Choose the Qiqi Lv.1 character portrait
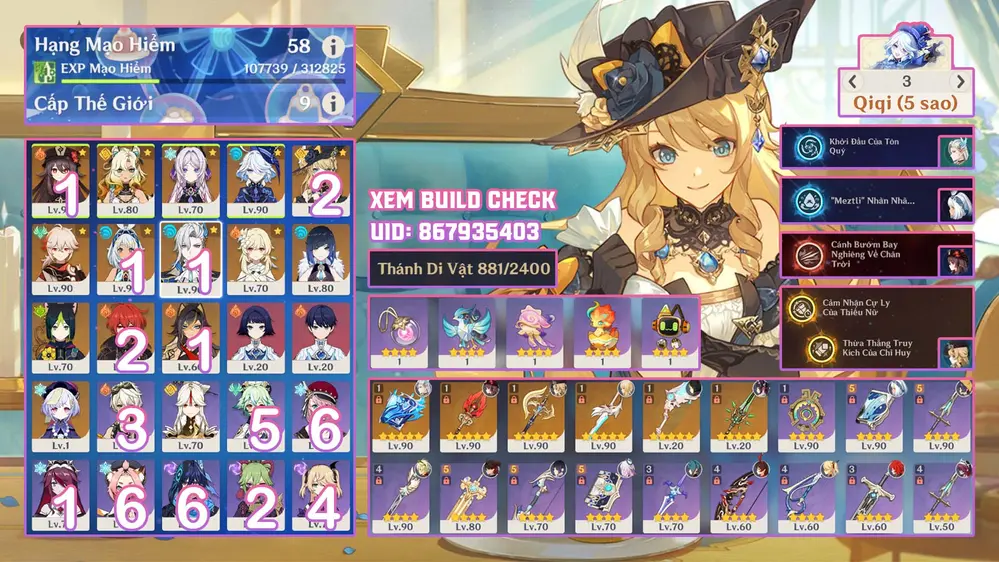 pos(61,415)
